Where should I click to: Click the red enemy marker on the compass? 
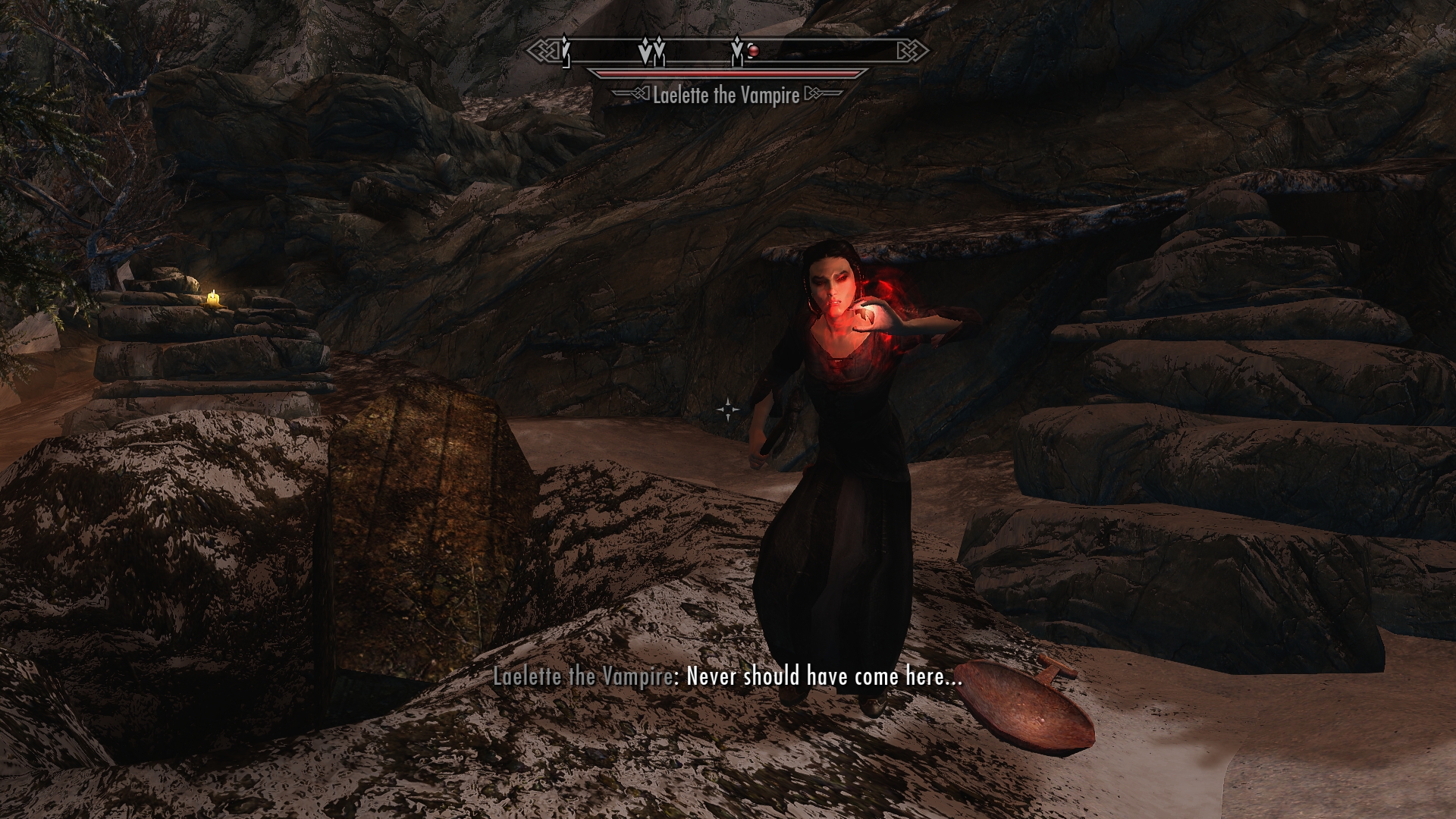(754, 51)
